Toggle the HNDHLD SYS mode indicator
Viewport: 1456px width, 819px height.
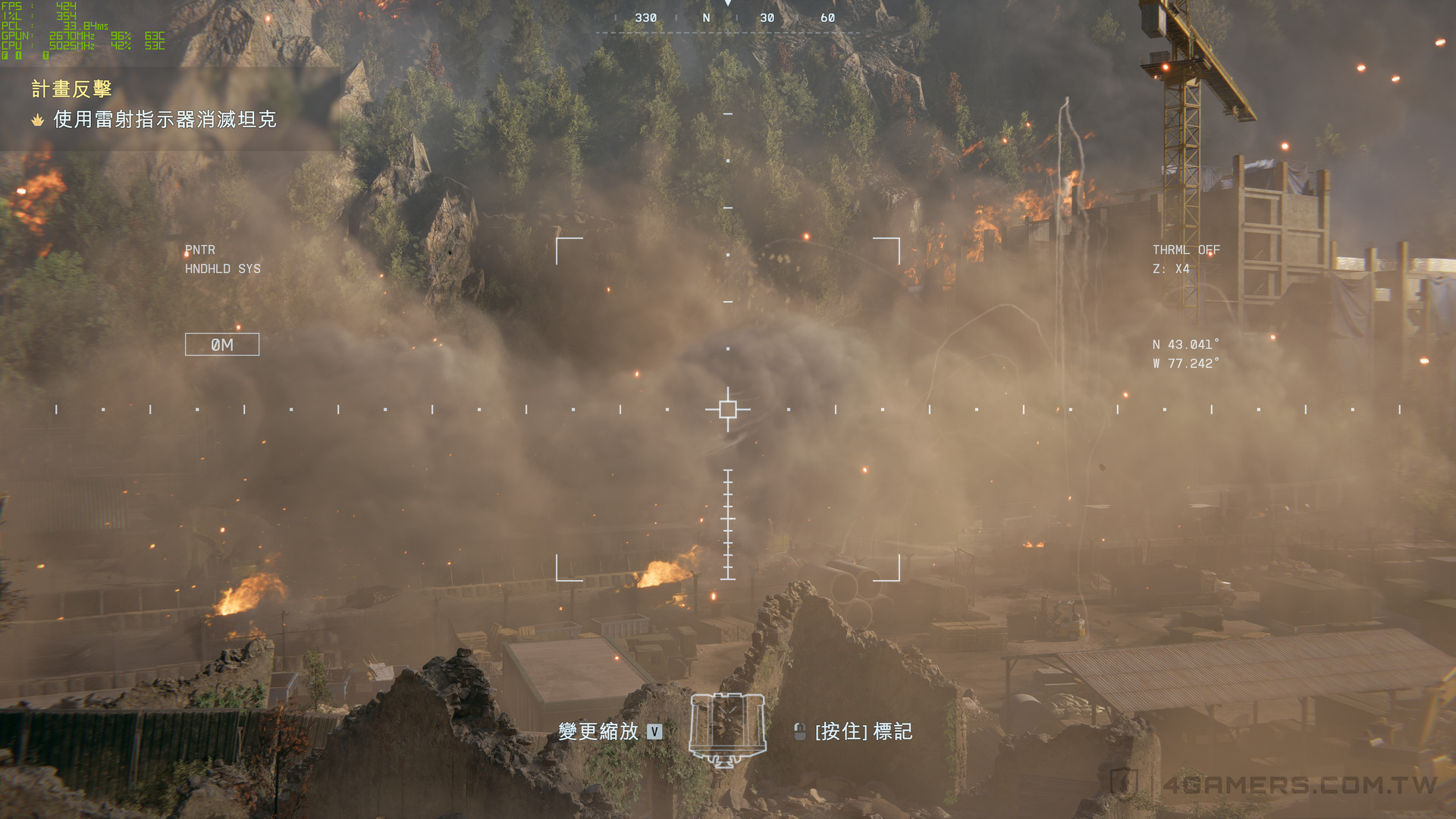click(x=224, y=268)
